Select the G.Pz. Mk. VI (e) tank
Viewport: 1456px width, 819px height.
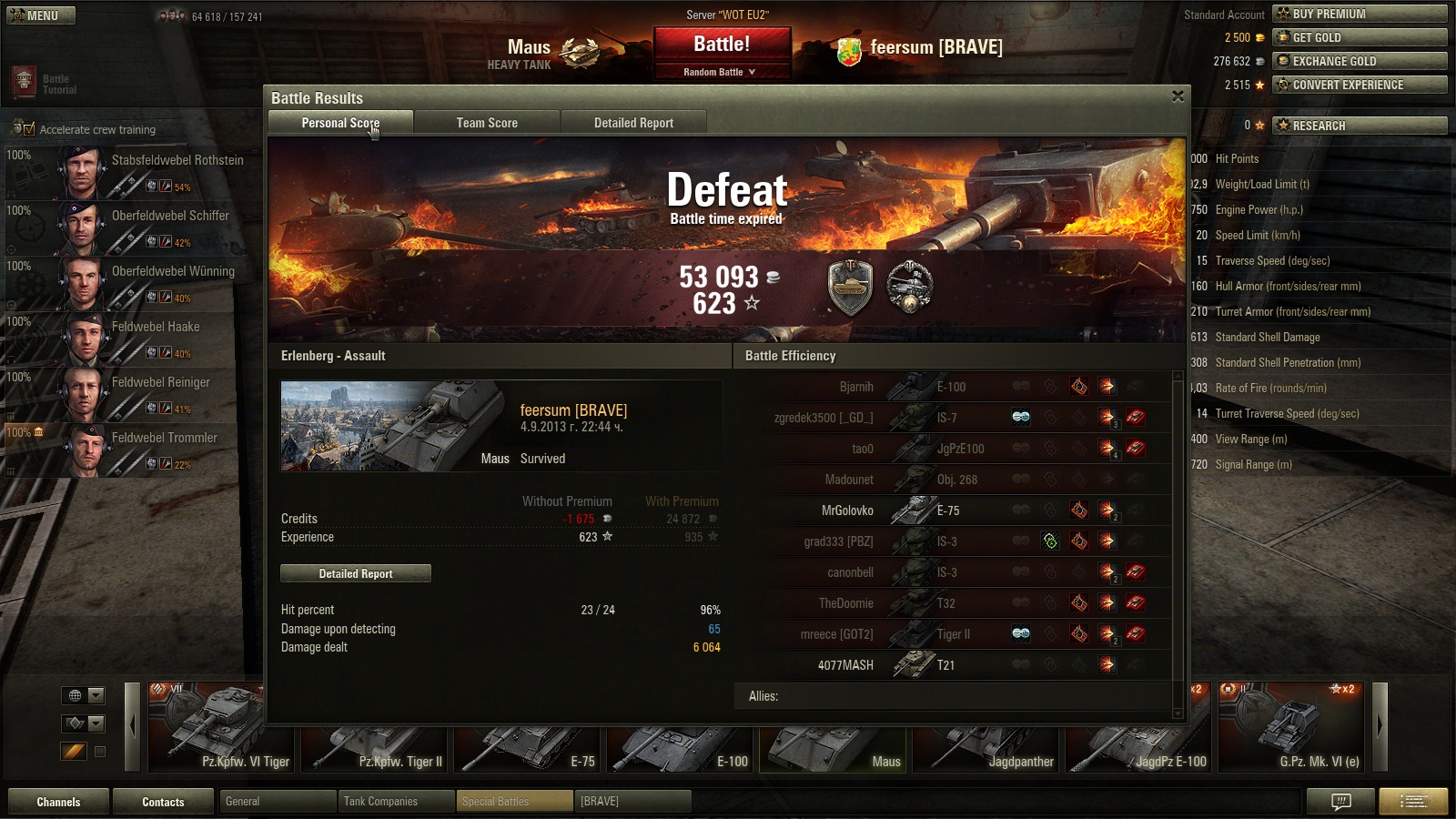click(x=1293, y=728)
